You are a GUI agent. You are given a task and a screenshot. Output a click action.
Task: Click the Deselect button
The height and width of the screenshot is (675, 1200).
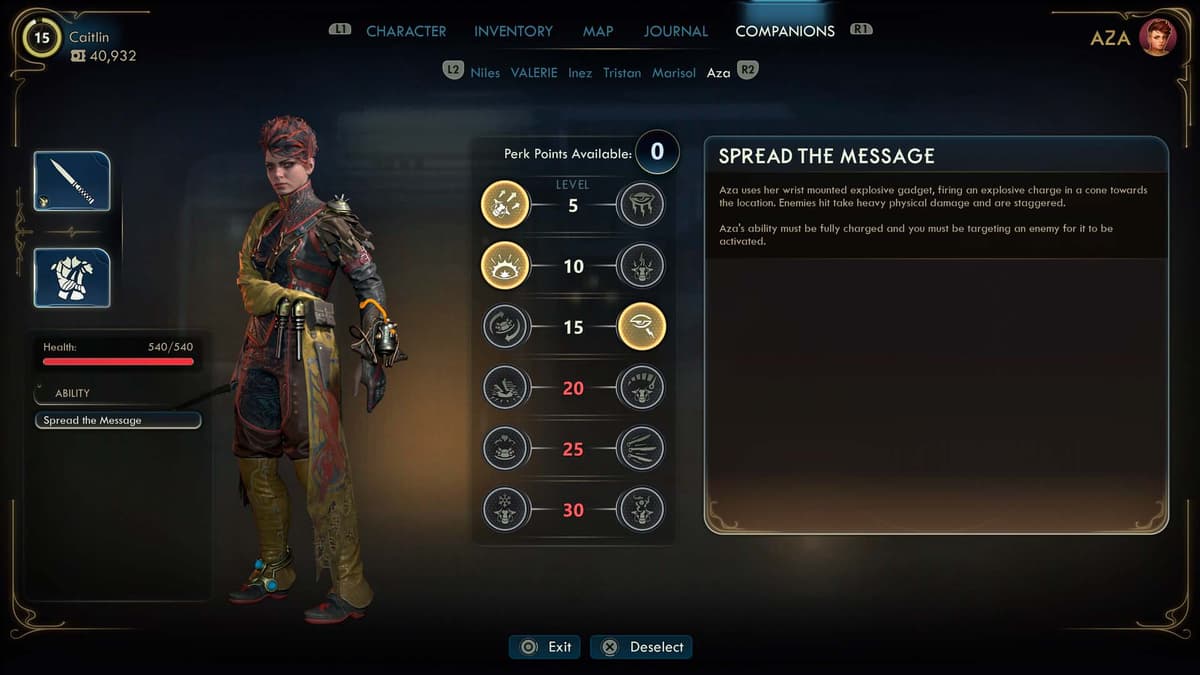(x=641, y=647)
